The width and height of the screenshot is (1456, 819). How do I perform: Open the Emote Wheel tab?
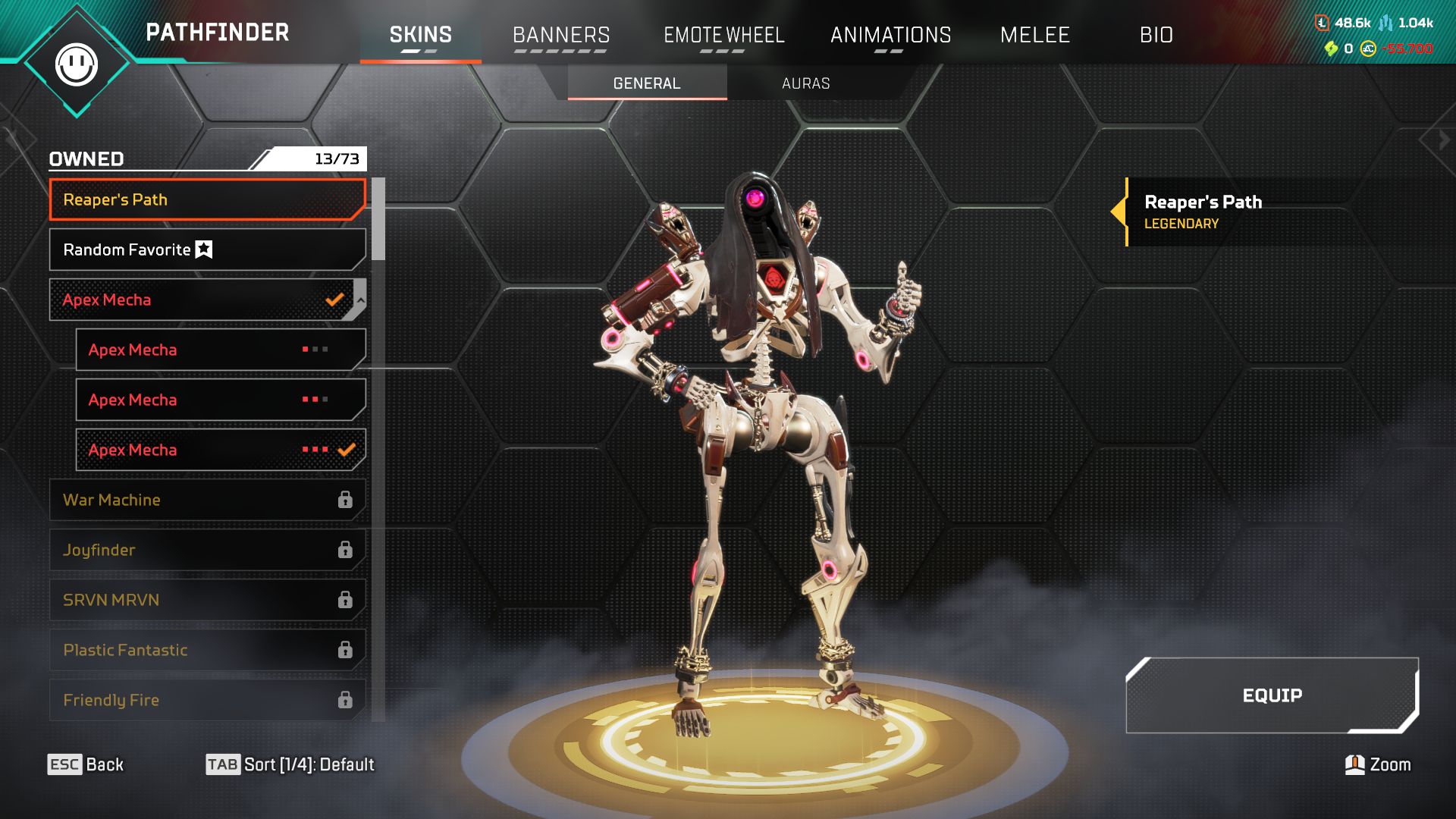click(723, 35)
